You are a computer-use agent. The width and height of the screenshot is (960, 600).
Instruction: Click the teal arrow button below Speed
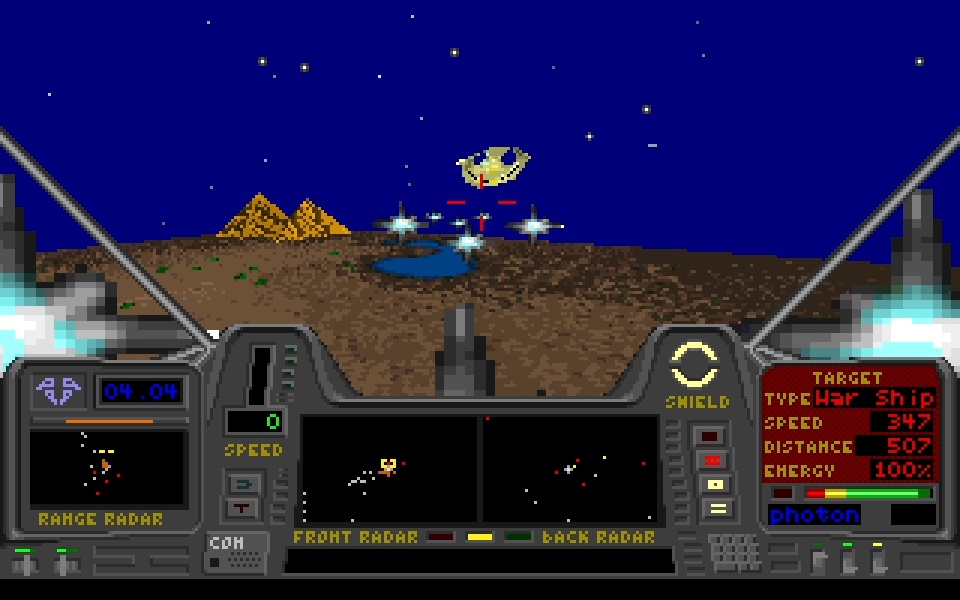point(244,484)
